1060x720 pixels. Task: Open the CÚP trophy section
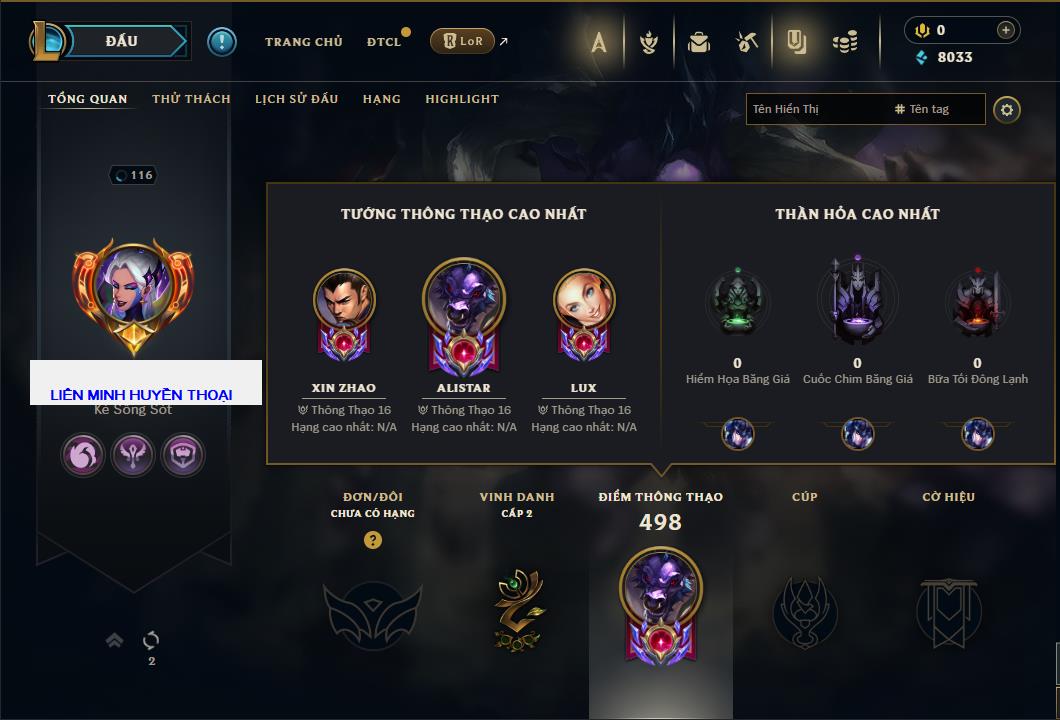click(804, 610)
